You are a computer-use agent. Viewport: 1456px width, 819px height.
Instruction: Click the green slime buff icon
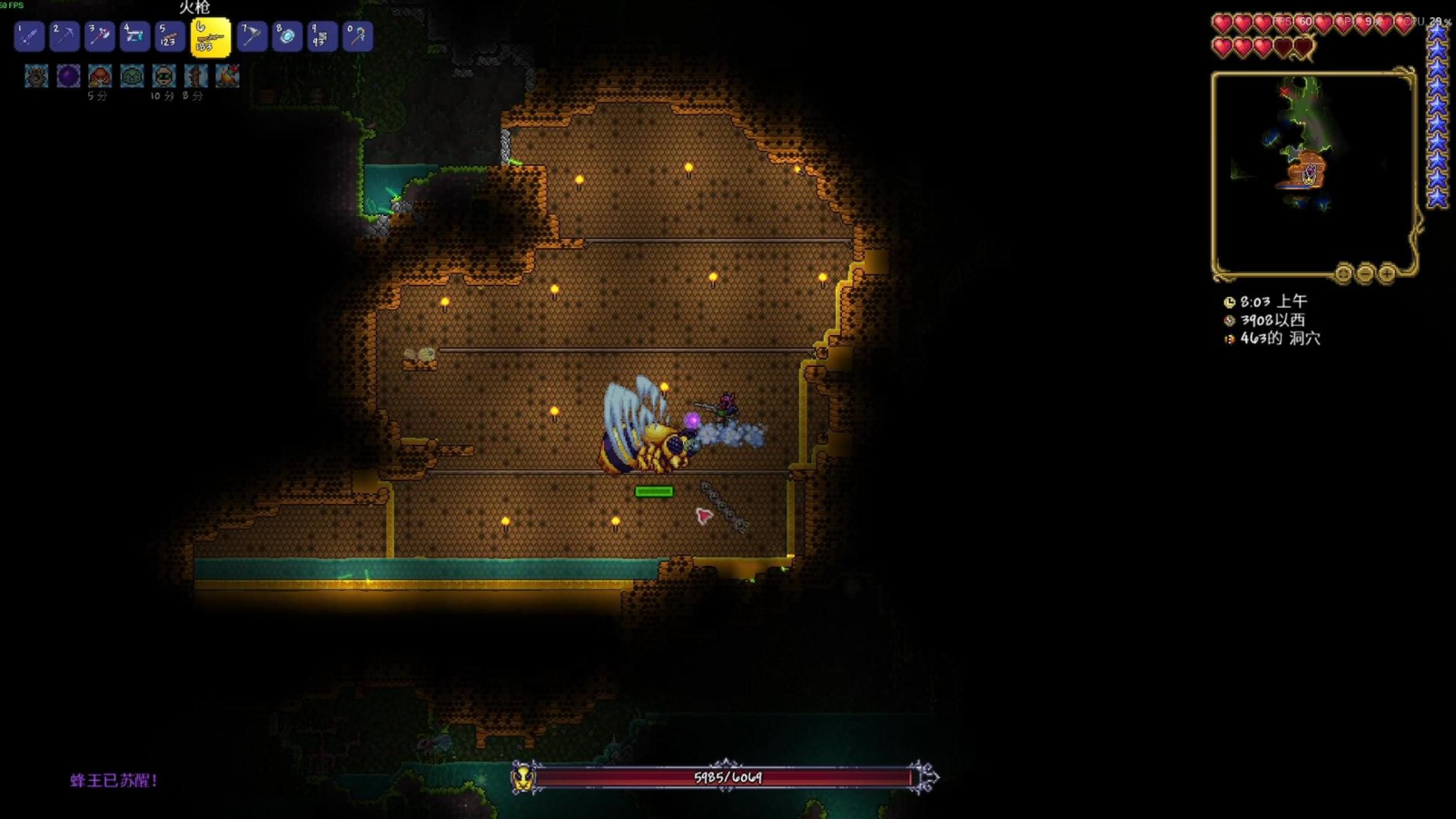tap(132, 76)
